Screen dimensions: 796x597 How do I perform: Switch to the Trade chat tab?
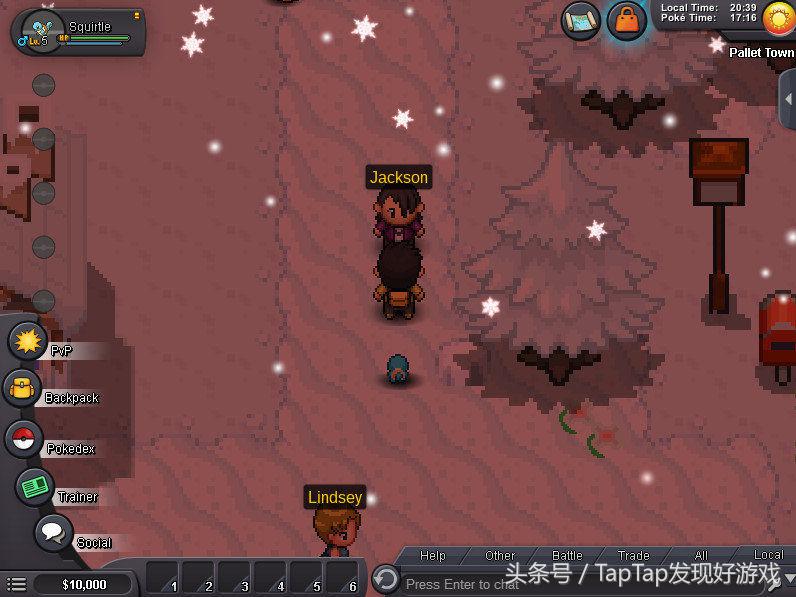pos(633,556)
